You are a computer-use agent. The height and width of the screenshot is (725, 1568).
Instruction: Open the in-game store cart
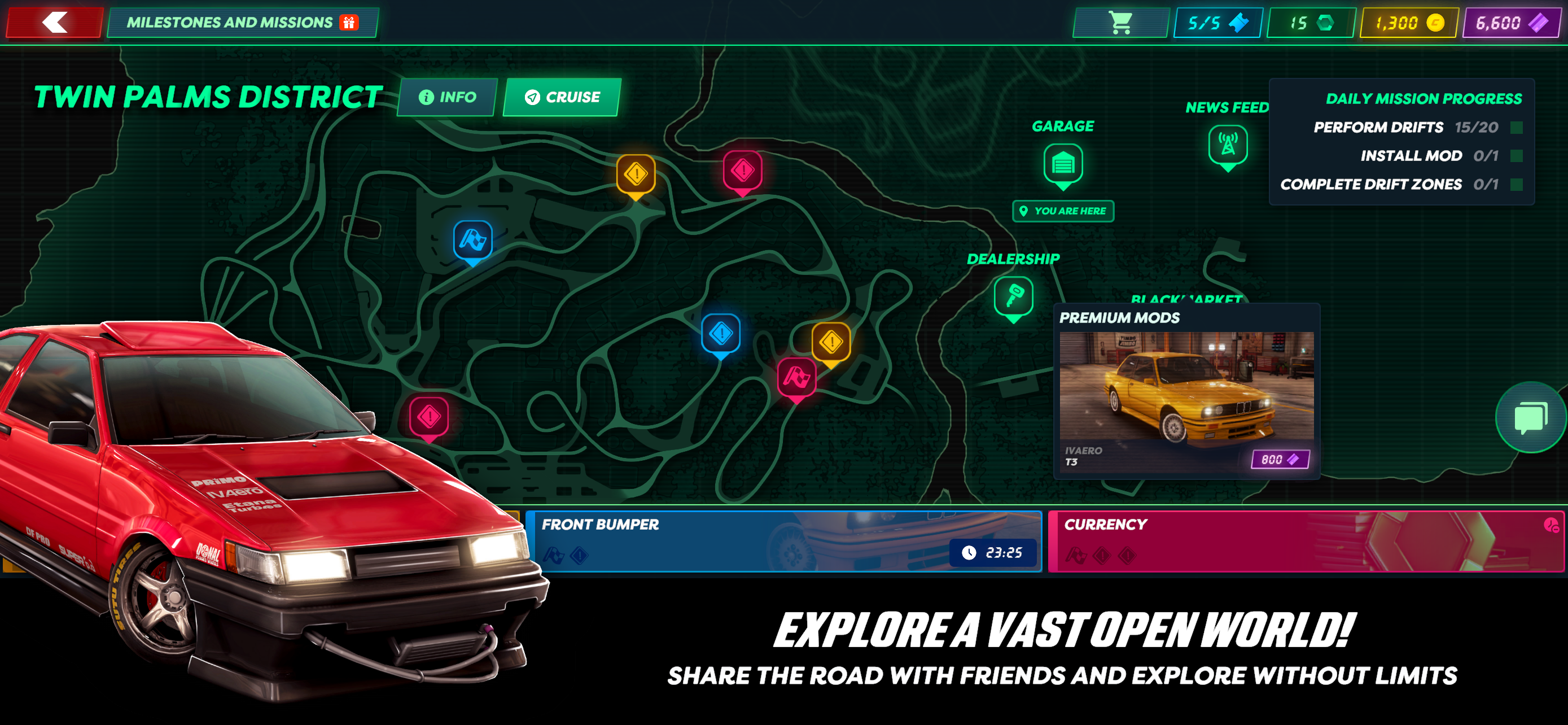click(x=1120, y=24)
